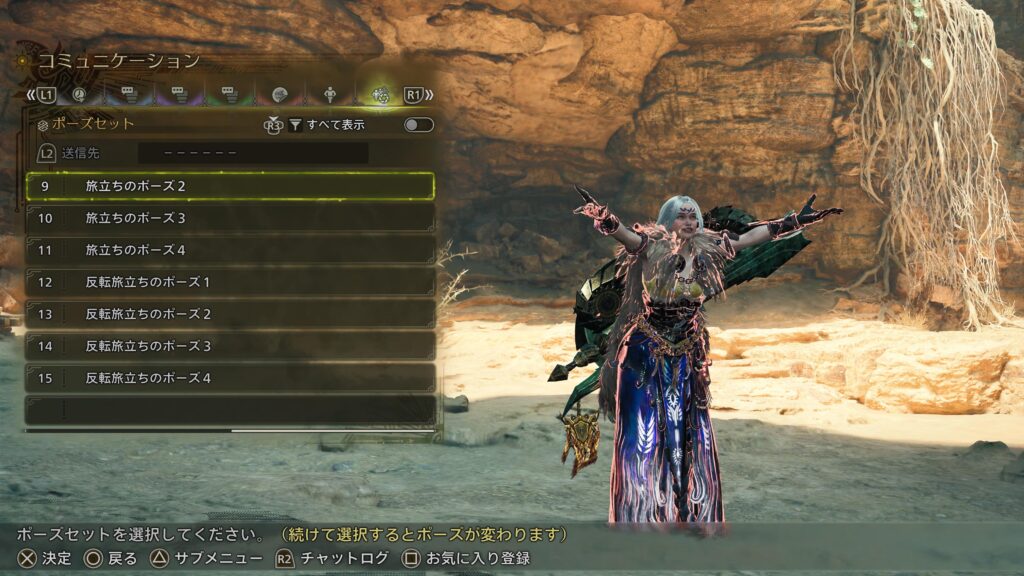
Task: Switch to the standing figure gesture tab
Action: [330, 95]
